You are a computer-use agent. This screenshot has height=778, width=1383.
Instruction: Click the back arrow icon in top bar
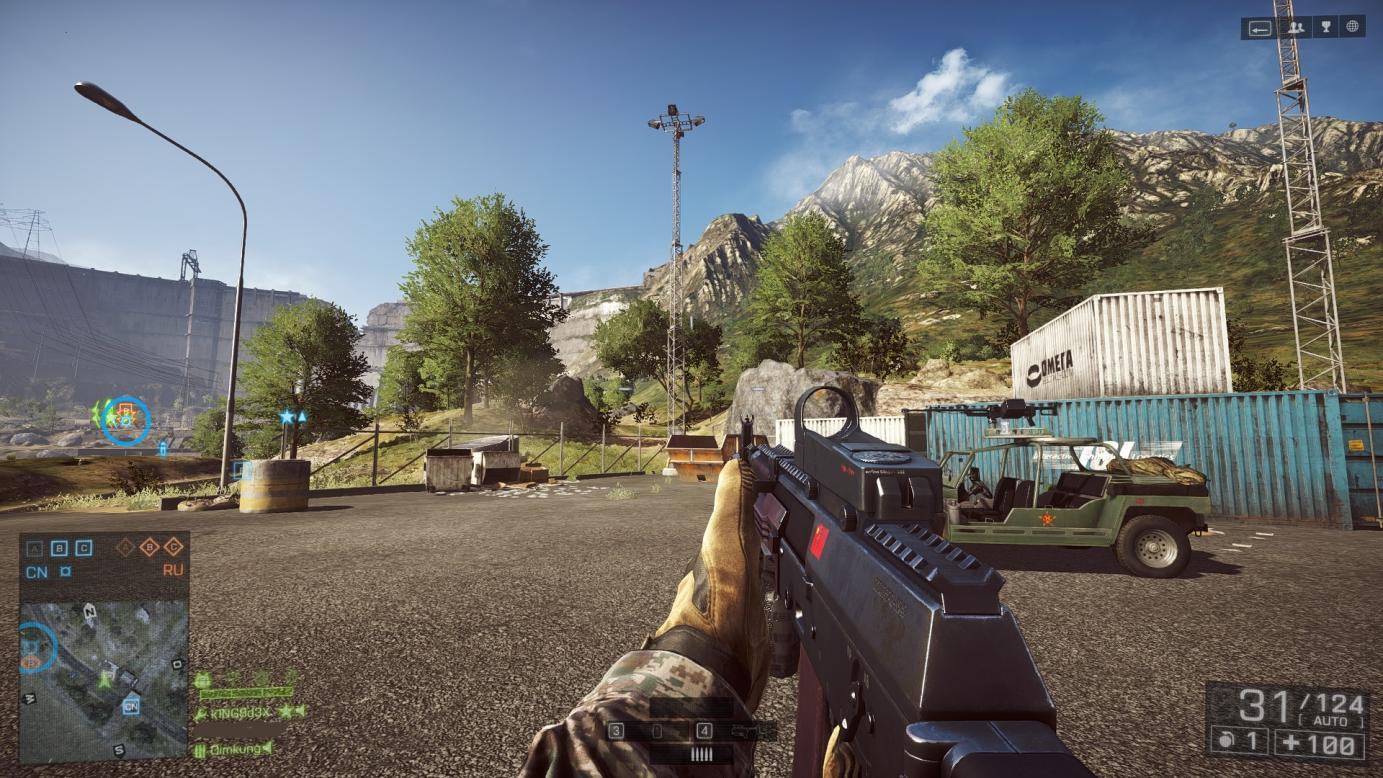[x=1259, y=28]
